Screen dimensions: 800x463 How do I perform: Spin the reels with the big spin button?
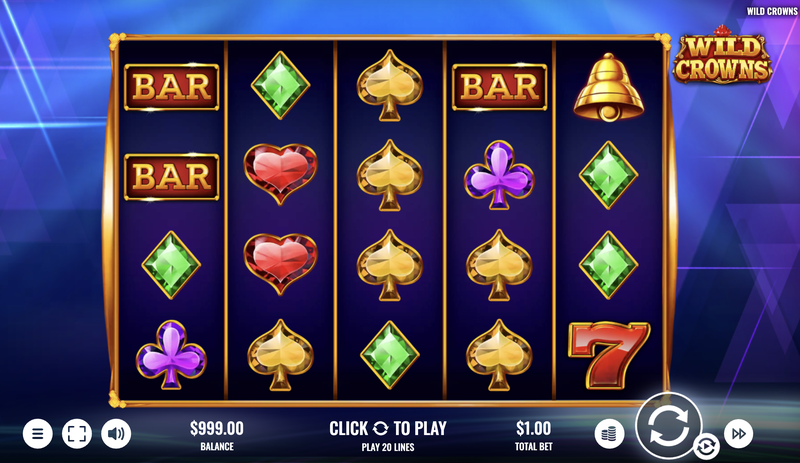tap(668, 425)
